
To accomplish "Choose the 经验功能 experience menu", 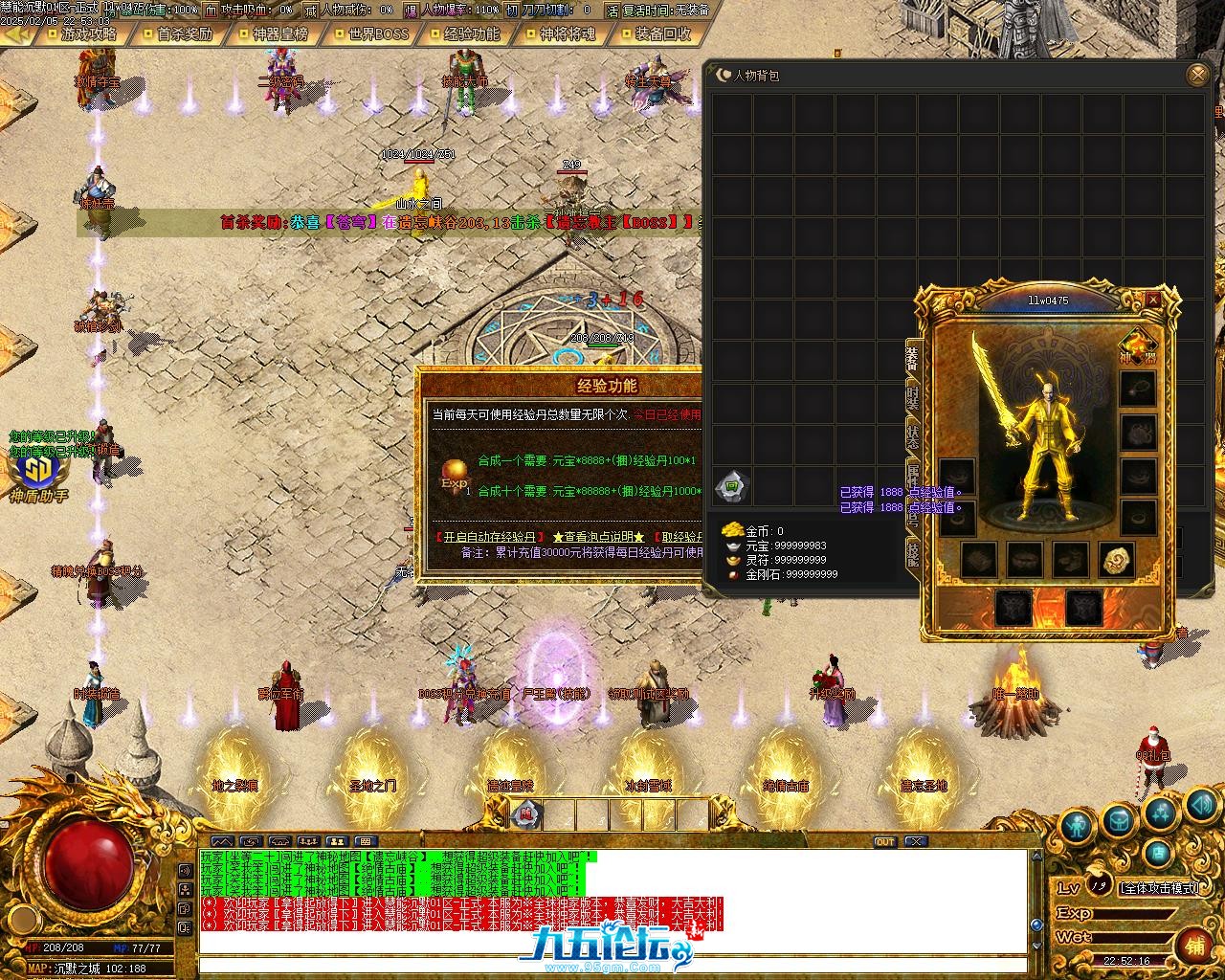I will tap(471, 34).
